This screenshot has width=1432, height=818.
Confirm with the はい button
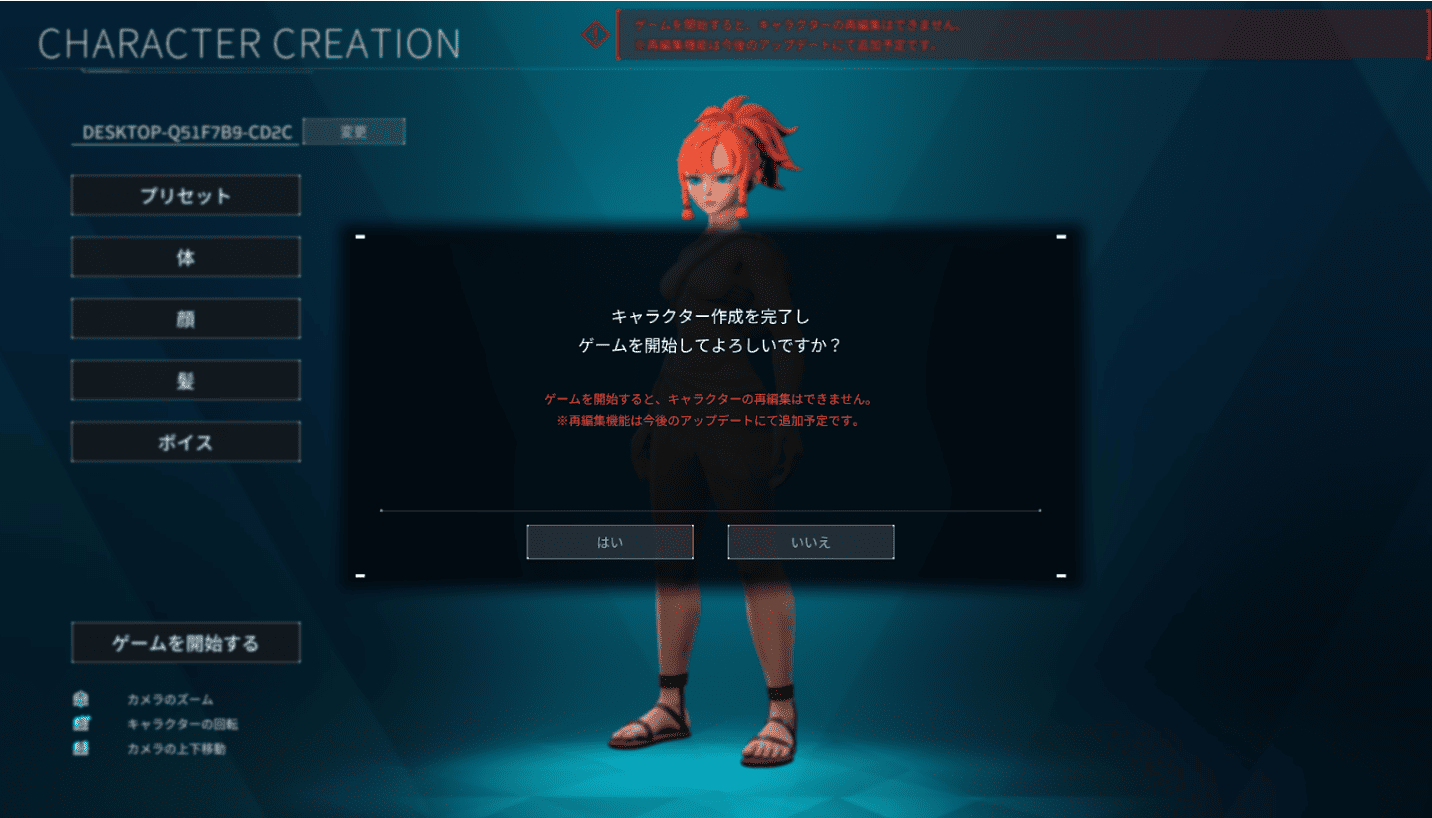(610, 541)
